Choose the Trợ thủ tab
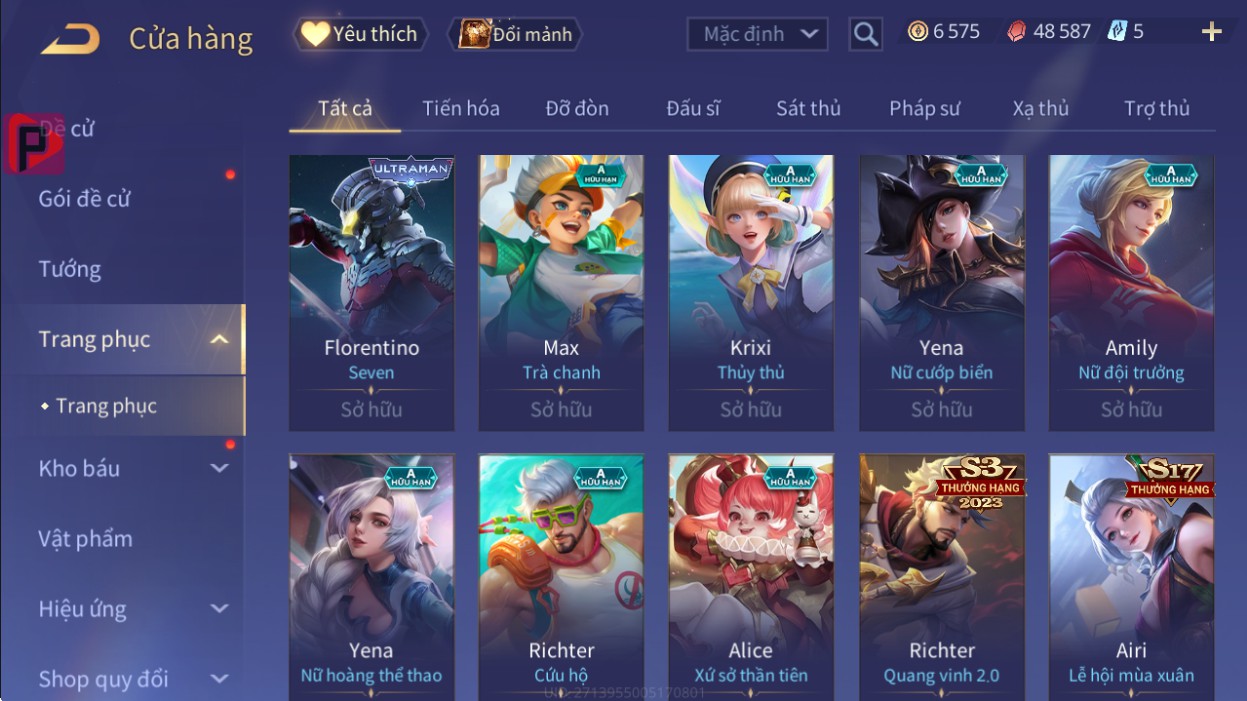Image resolution: width=1247 pixels, height=701 pixels. (1156, 108)
